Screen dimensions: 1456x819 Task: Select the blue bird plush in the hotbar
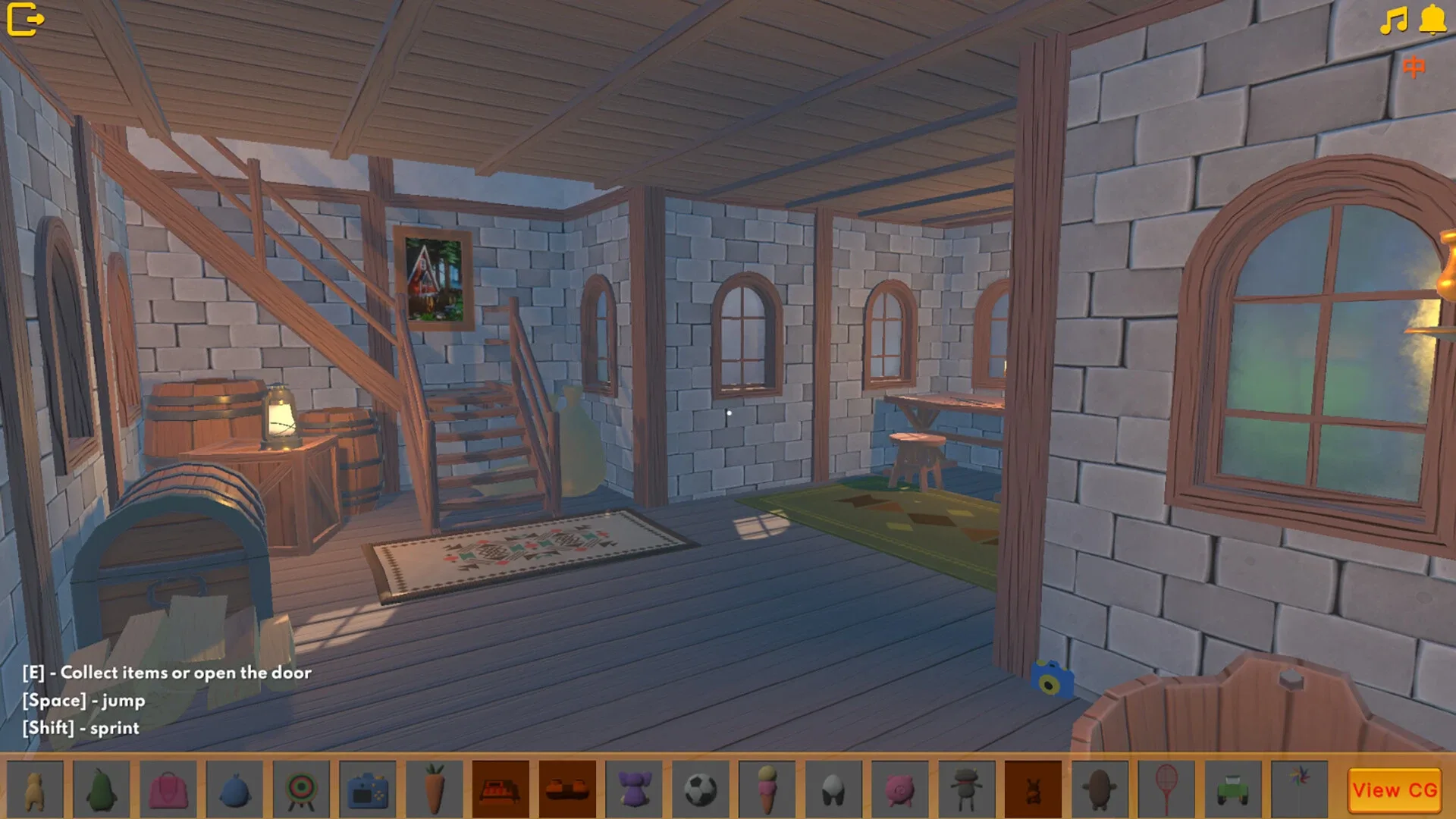click(234, 789)
